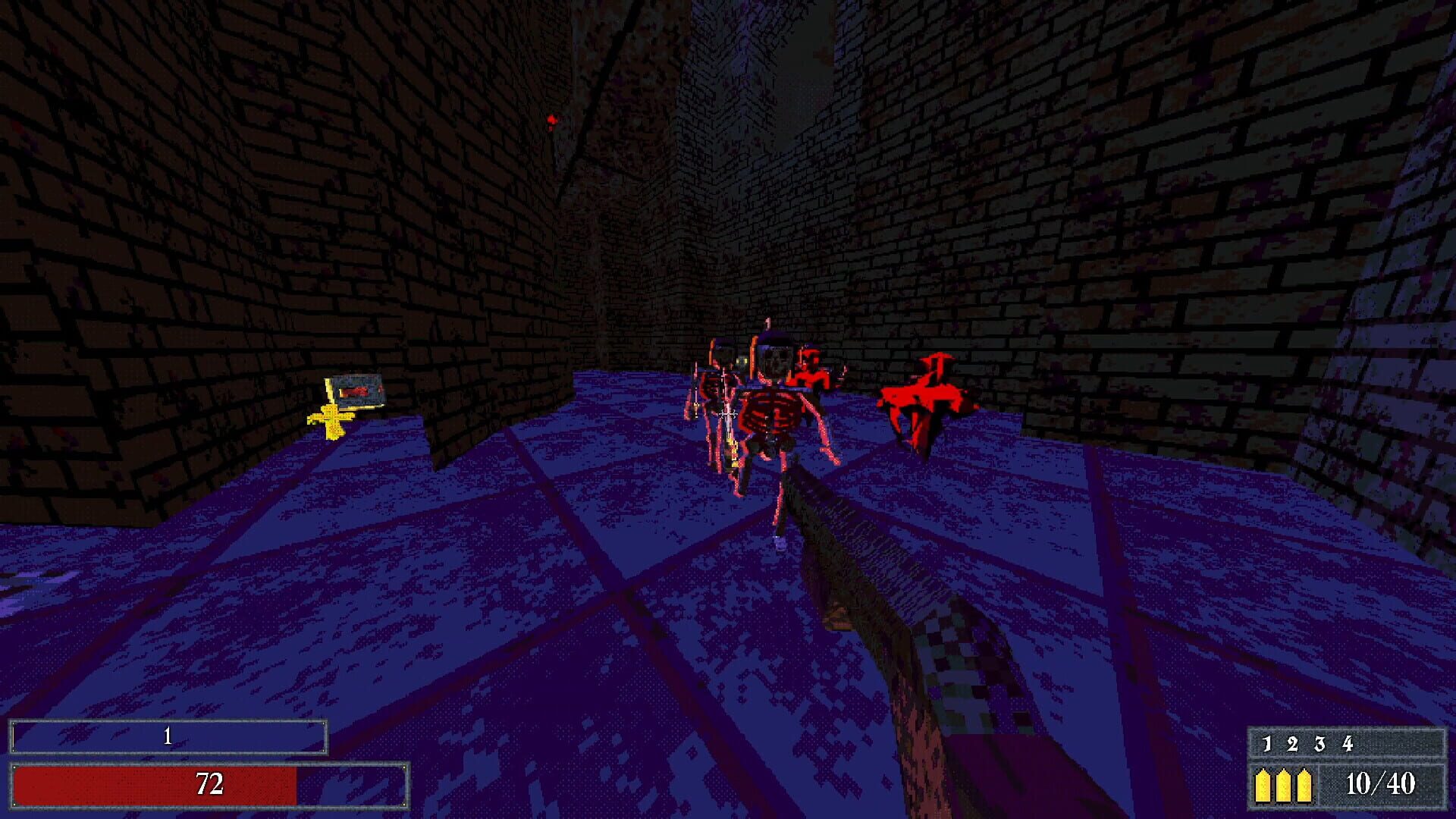Click the rightmost shotgun shell icon
1456x819 pixels.
pos(1305,786)
